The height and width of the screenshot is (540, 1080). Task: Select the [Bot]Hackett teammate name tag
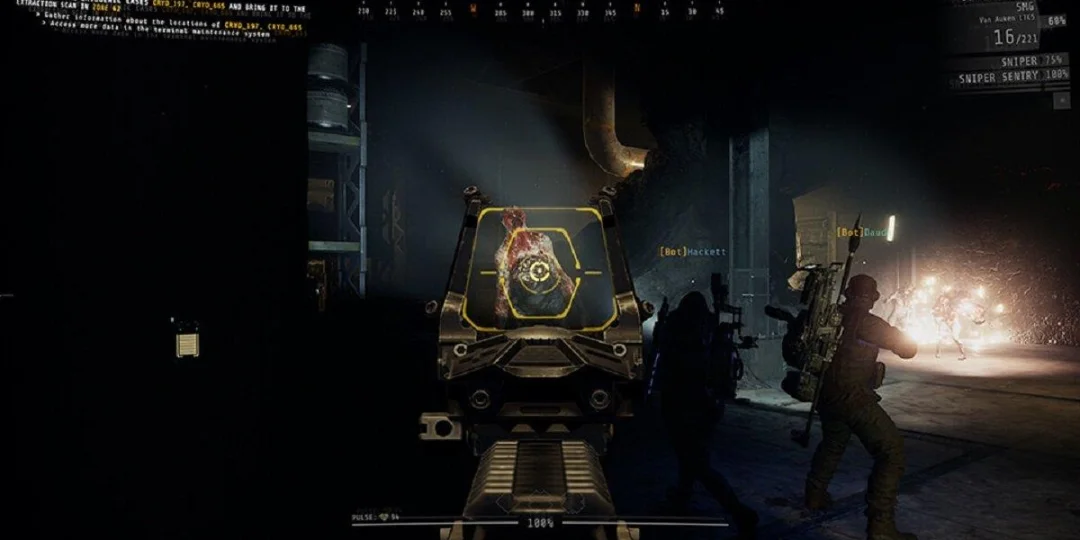[x=692, y=252]
